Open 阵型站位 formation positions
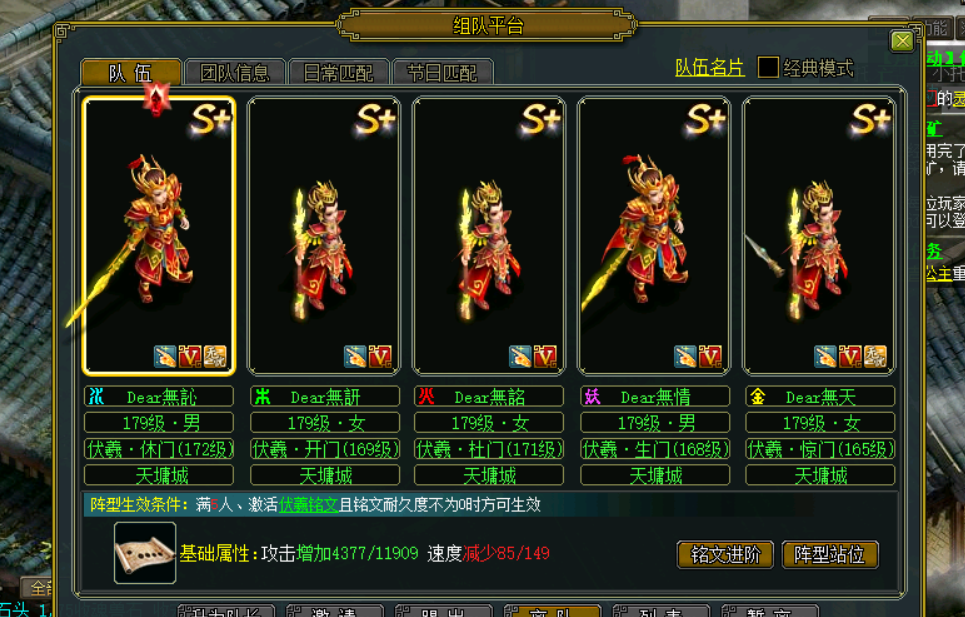 (x=829, y=555)
